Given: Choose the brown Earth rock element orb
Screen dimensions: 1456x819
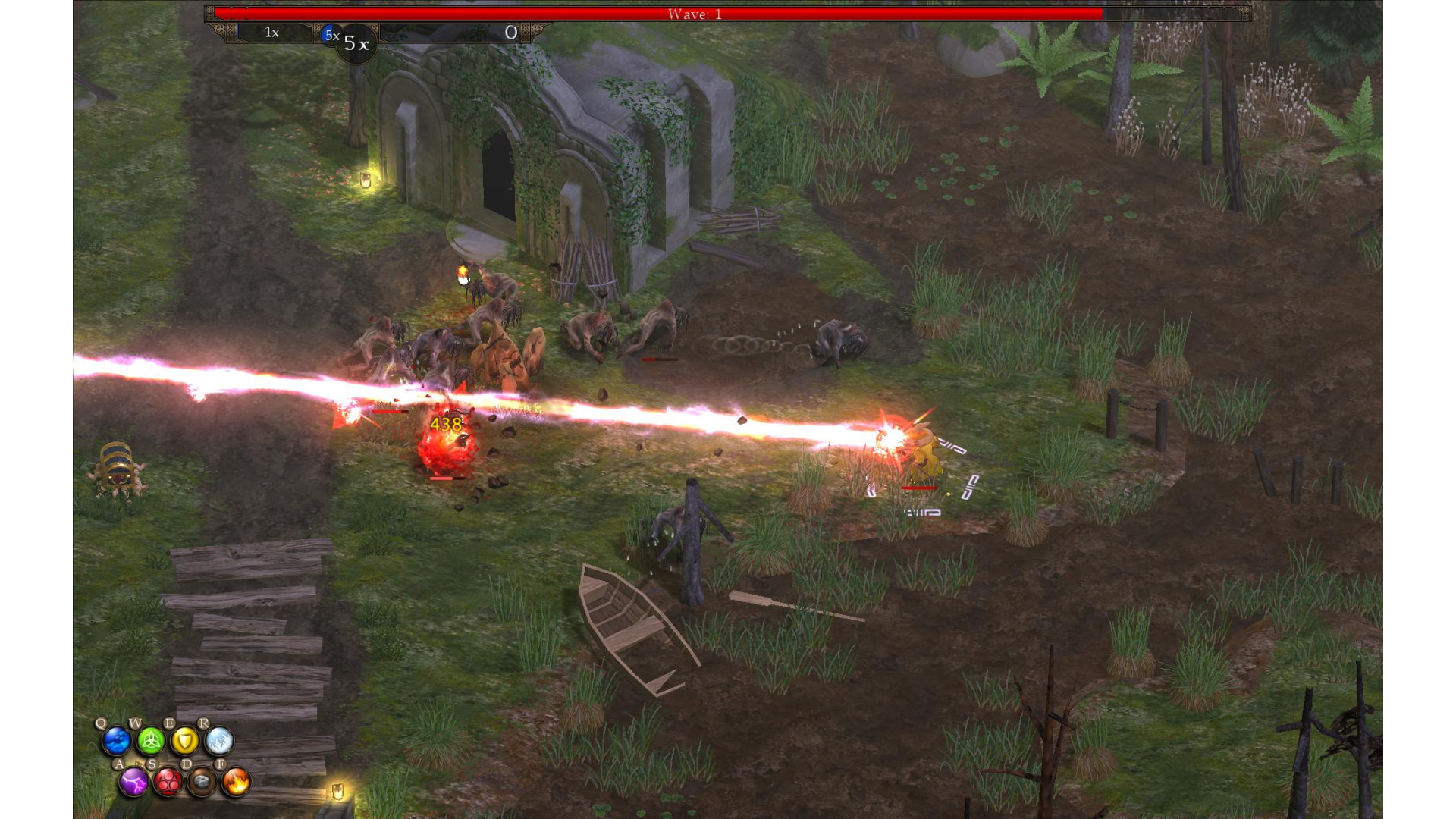Looking at the screenshot, I should click(x=202, y=782).
